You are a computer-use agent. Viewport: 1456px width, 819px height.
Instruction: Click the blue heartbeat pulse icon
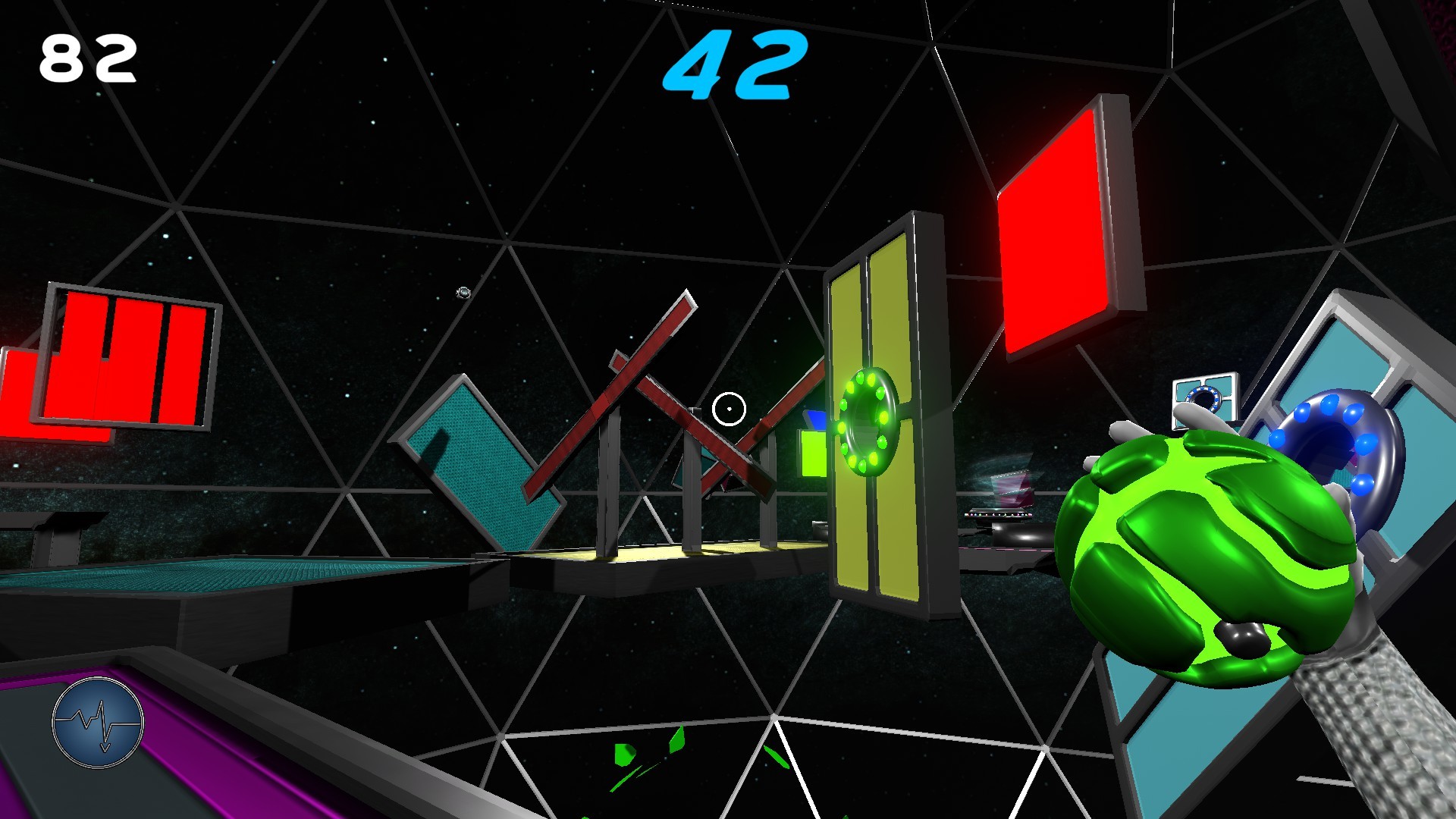tap(97, 723)
